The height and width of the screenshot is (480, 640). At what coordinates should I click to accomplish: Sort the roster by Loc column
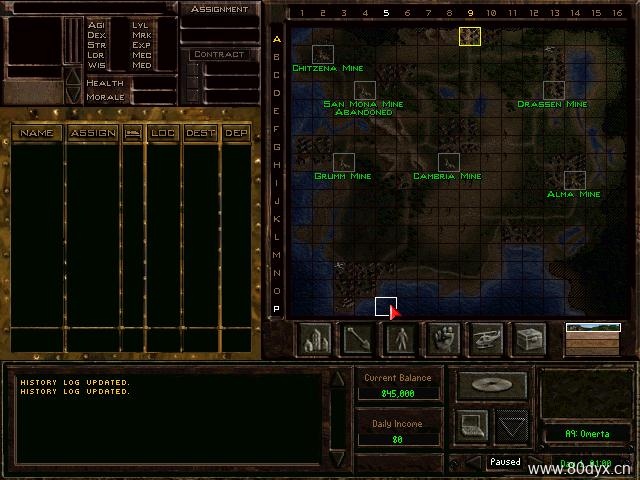162,133
